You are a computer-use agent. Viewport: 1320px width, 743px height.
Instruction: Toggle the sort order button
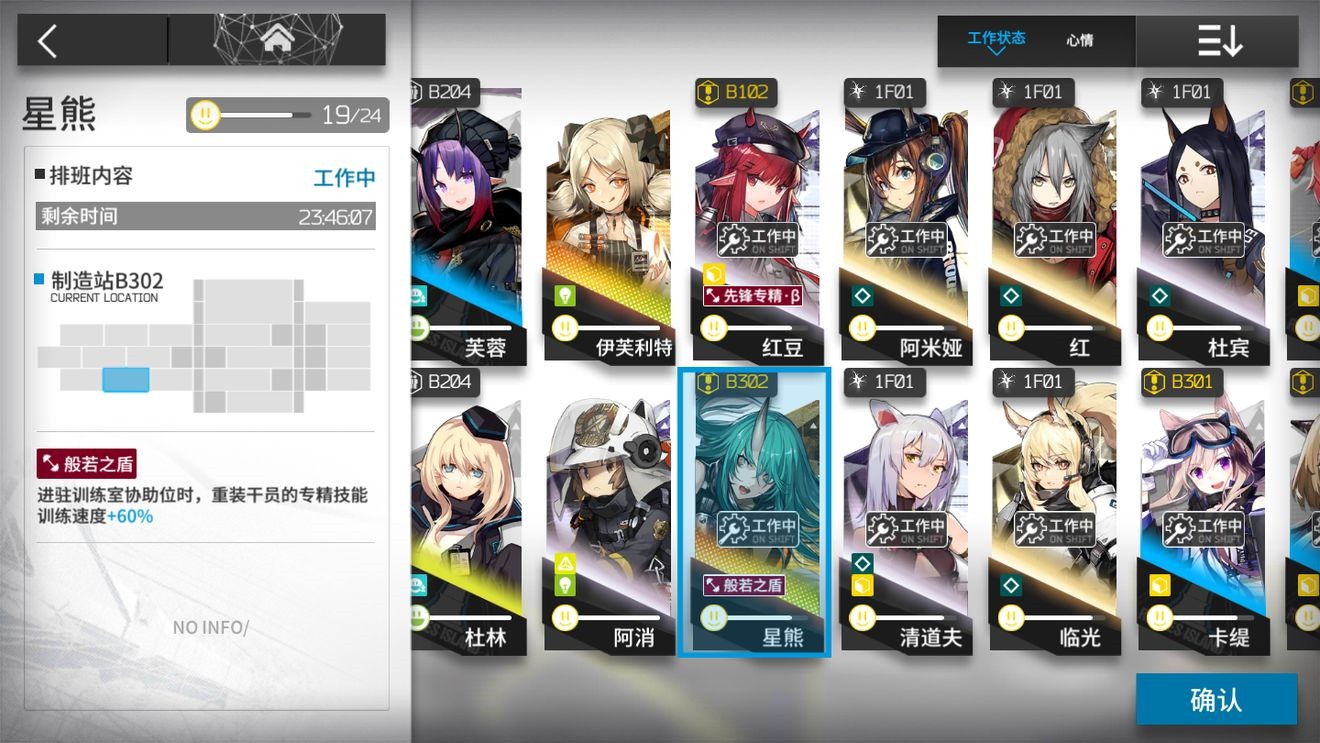[1219, 41]
